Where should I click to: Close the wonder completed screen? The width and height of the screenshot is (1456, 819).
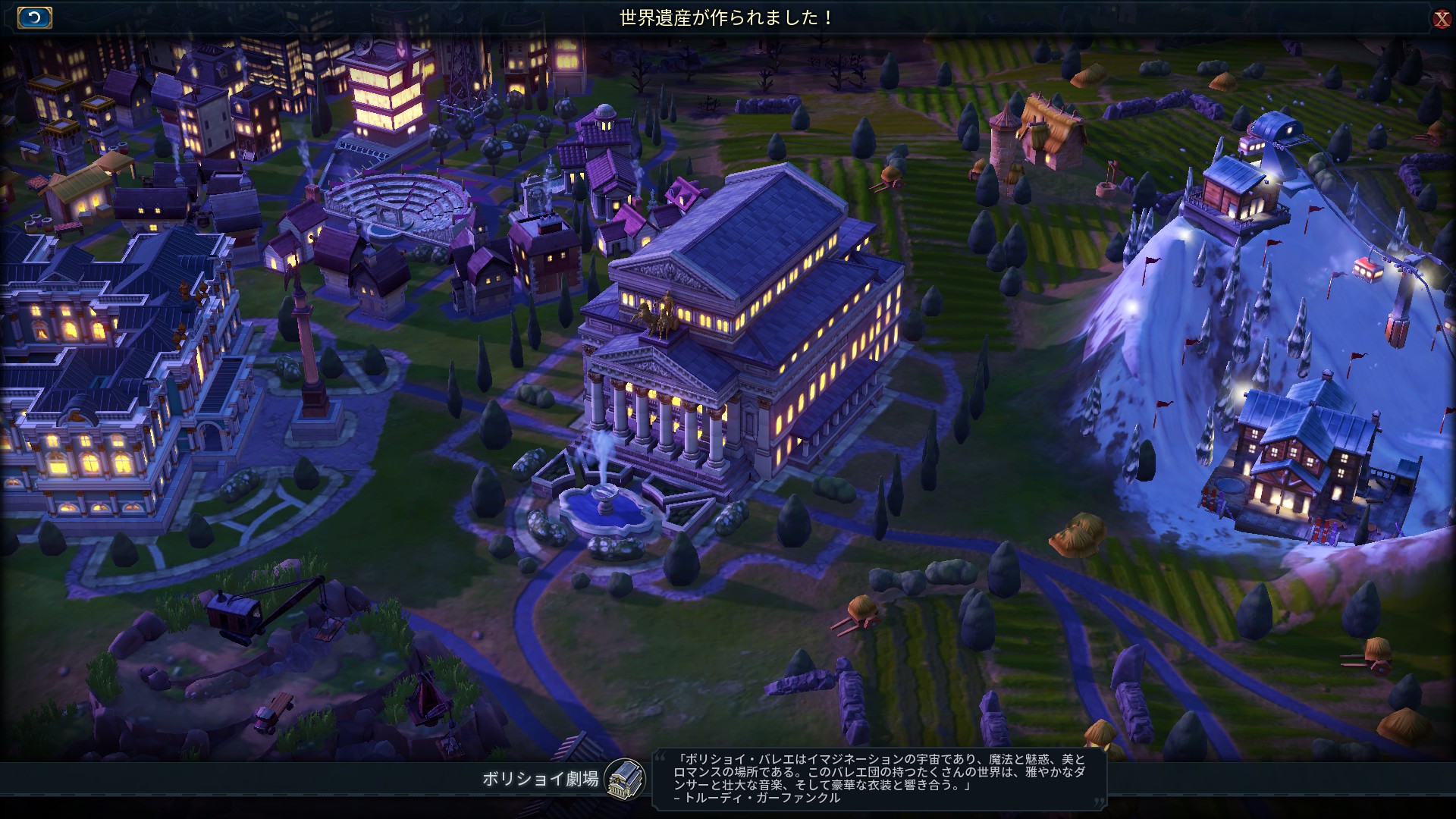click(x=1442, y=18)
